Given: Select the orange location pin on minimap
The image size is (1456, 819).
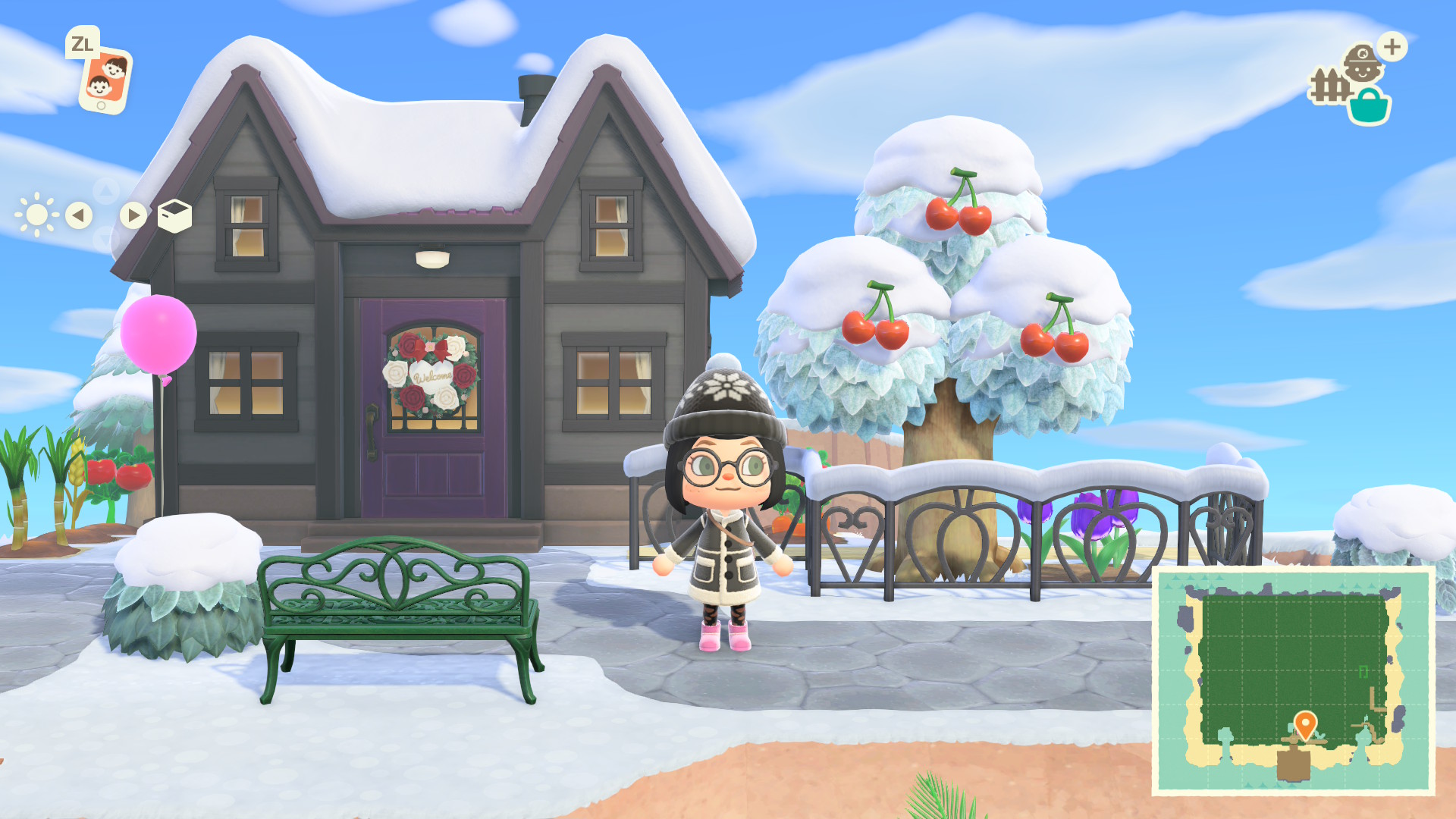Looking at the screenshot, I should click(x=1304, y=723).
